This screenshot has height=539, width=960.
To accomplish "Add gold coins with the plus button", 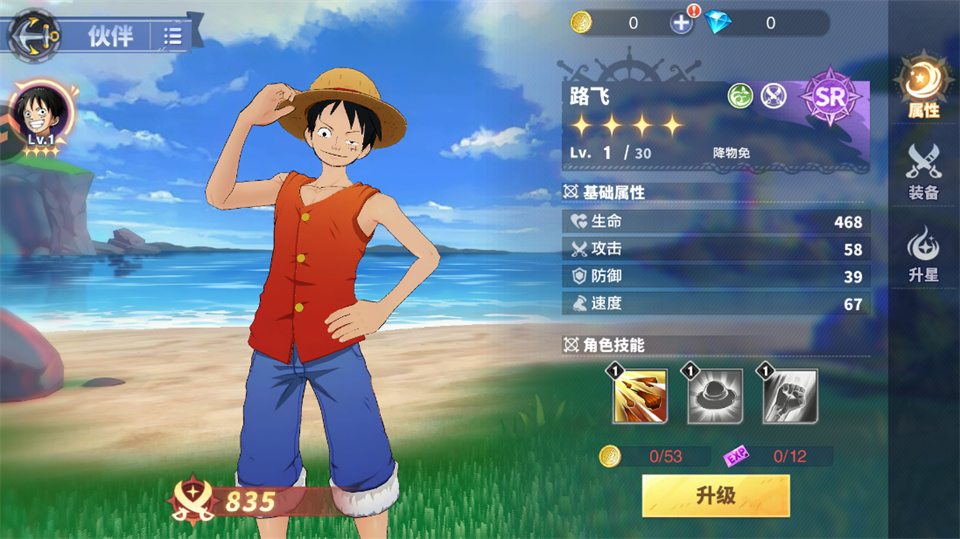I will pyautogui.click(x=681, y=23).
